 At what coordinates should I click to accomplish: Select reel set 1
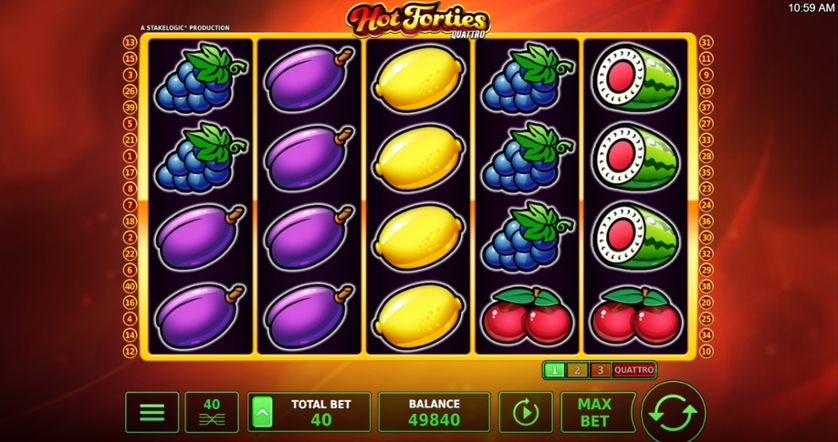tap(555, 370)
